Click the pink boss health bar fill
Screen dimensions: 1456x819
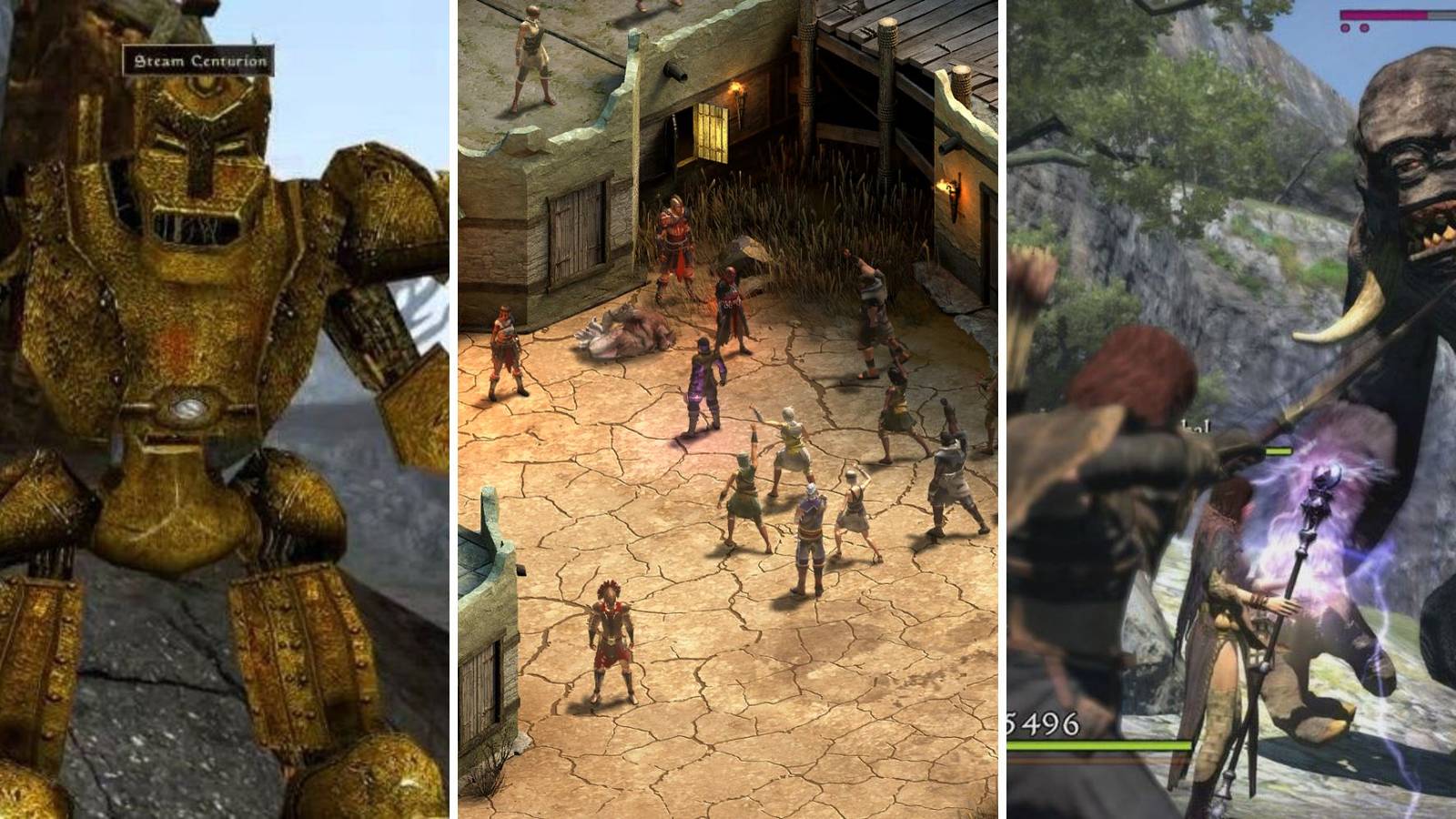pyautogui.click(x=1385, y=13)
